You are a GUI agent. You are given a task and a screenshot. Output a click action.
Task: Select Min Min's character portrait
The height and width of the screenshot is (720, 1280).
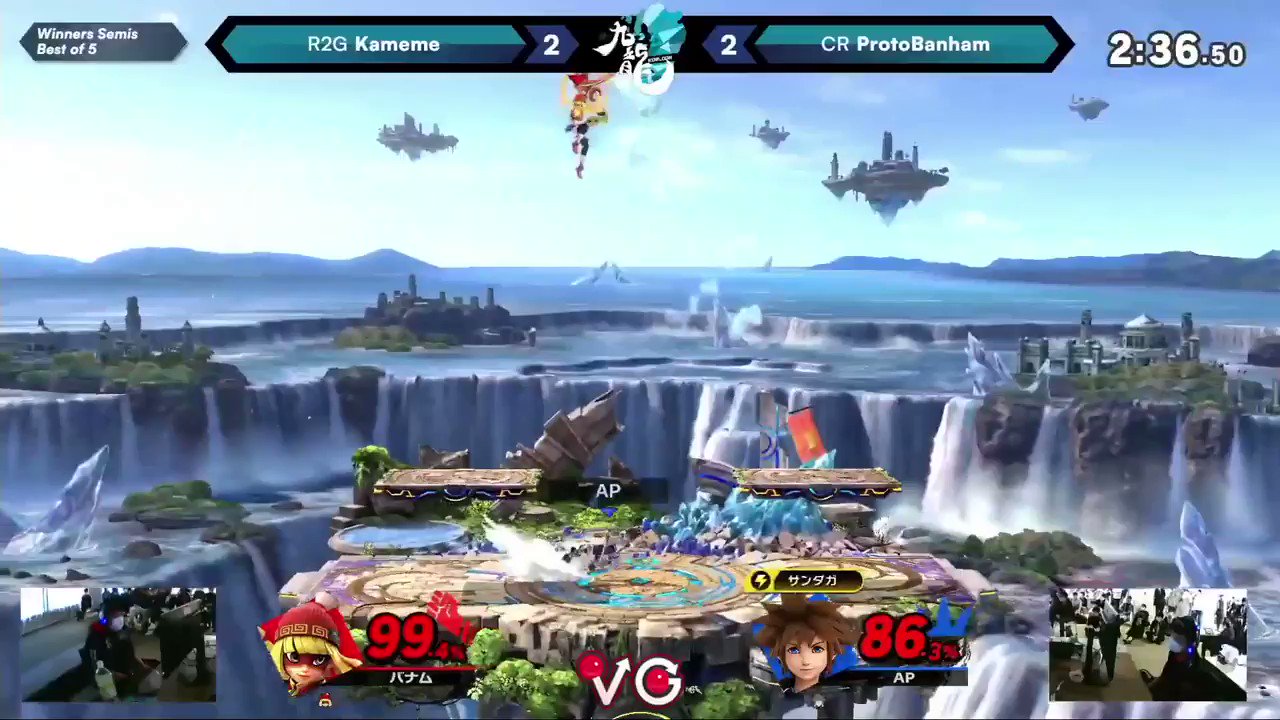(310, 650)
